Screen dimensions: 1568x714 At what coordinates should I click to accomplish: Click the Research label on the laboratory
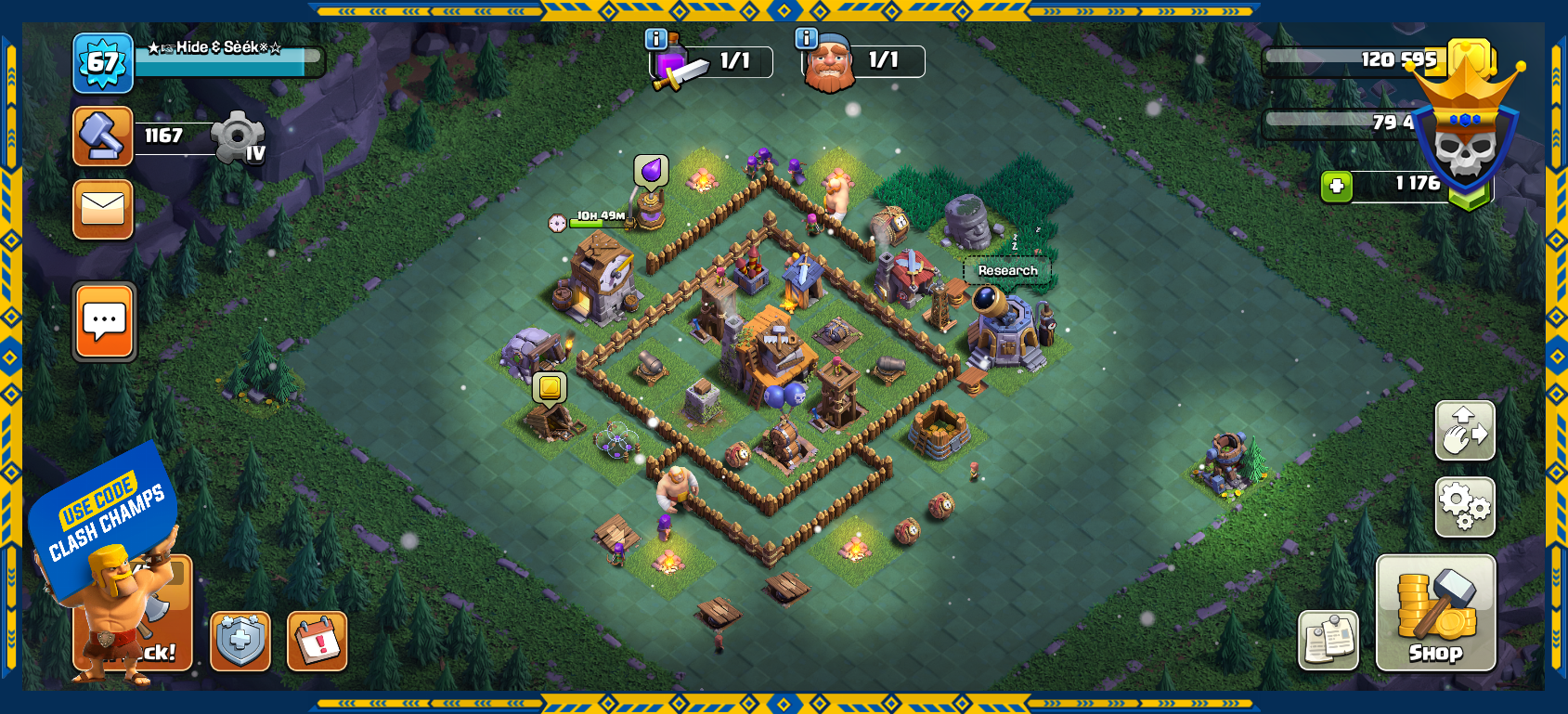[x=1007, y=270]
